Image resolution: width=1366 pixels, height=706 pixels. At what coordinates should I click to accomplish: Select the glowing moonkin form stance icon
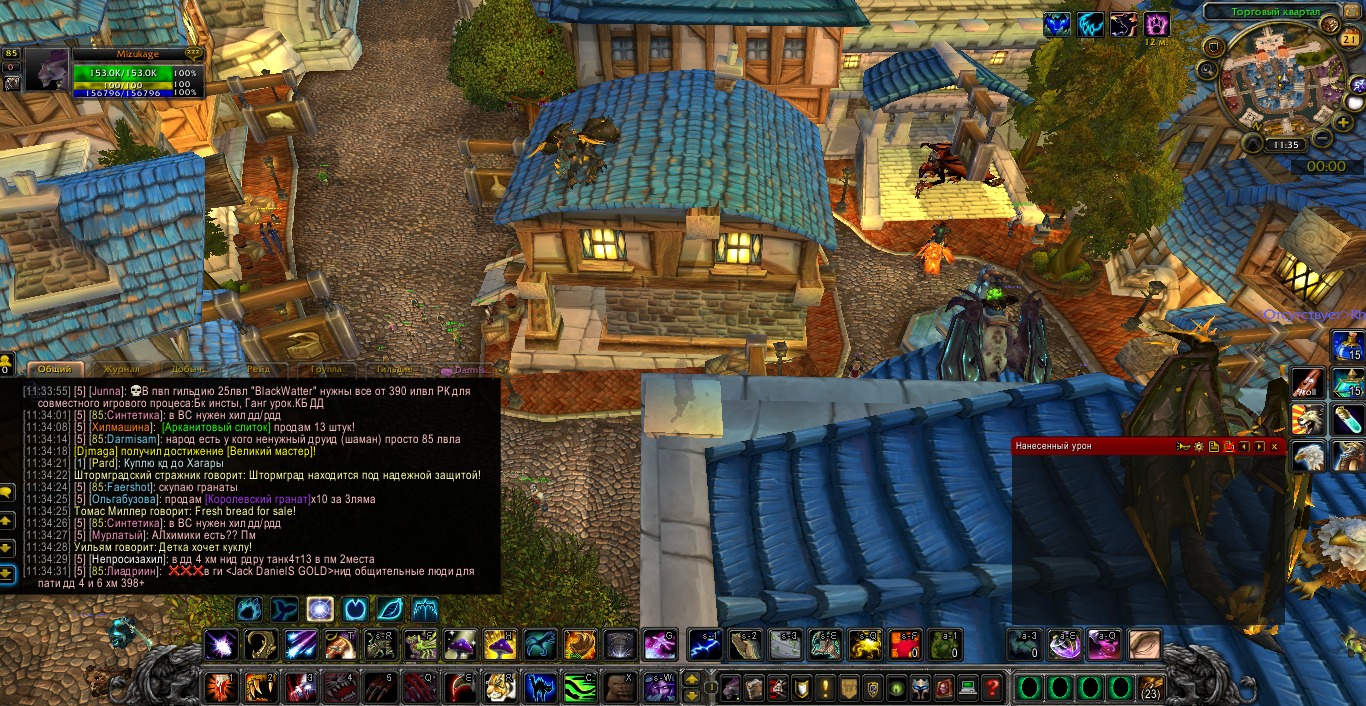click(x=320, y=608)
